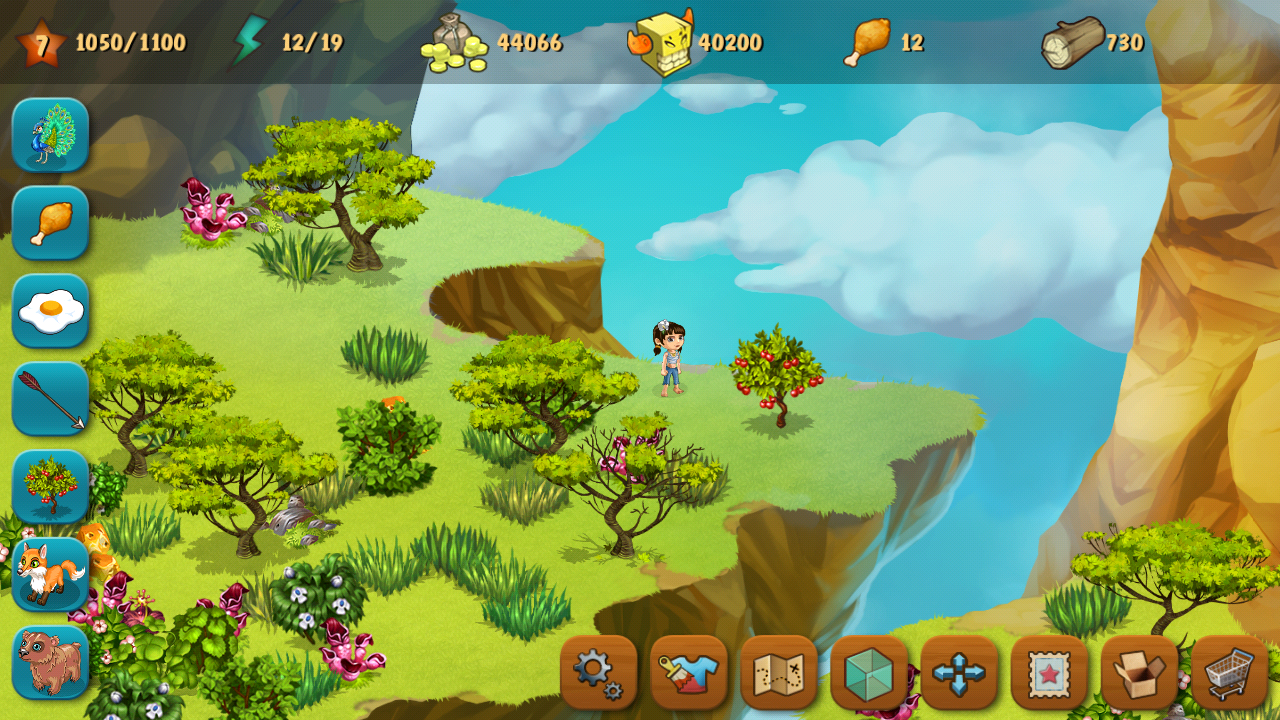Select the peacock icon in the sidebar

pos(48,135)
